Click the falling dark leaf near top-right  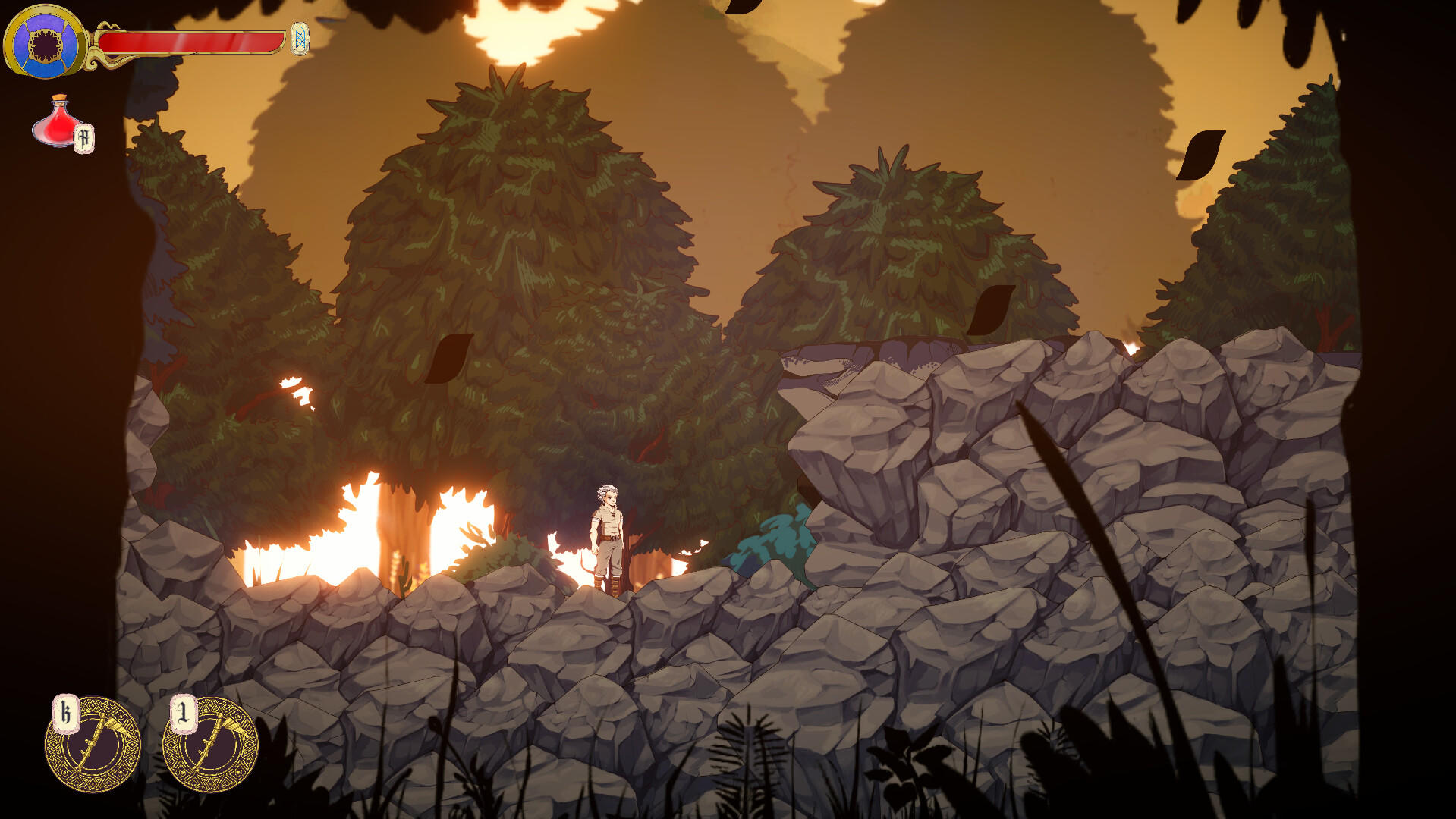pyautogui.click(x=1202, y=154)
